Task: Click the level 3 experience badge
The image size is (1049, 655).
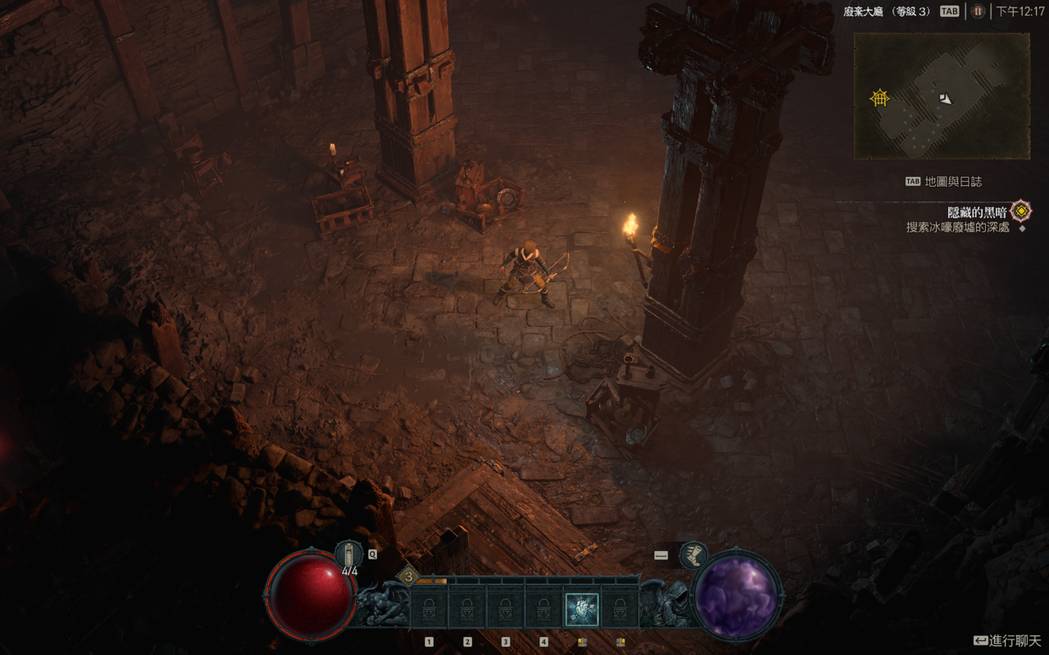Action: 408,575
